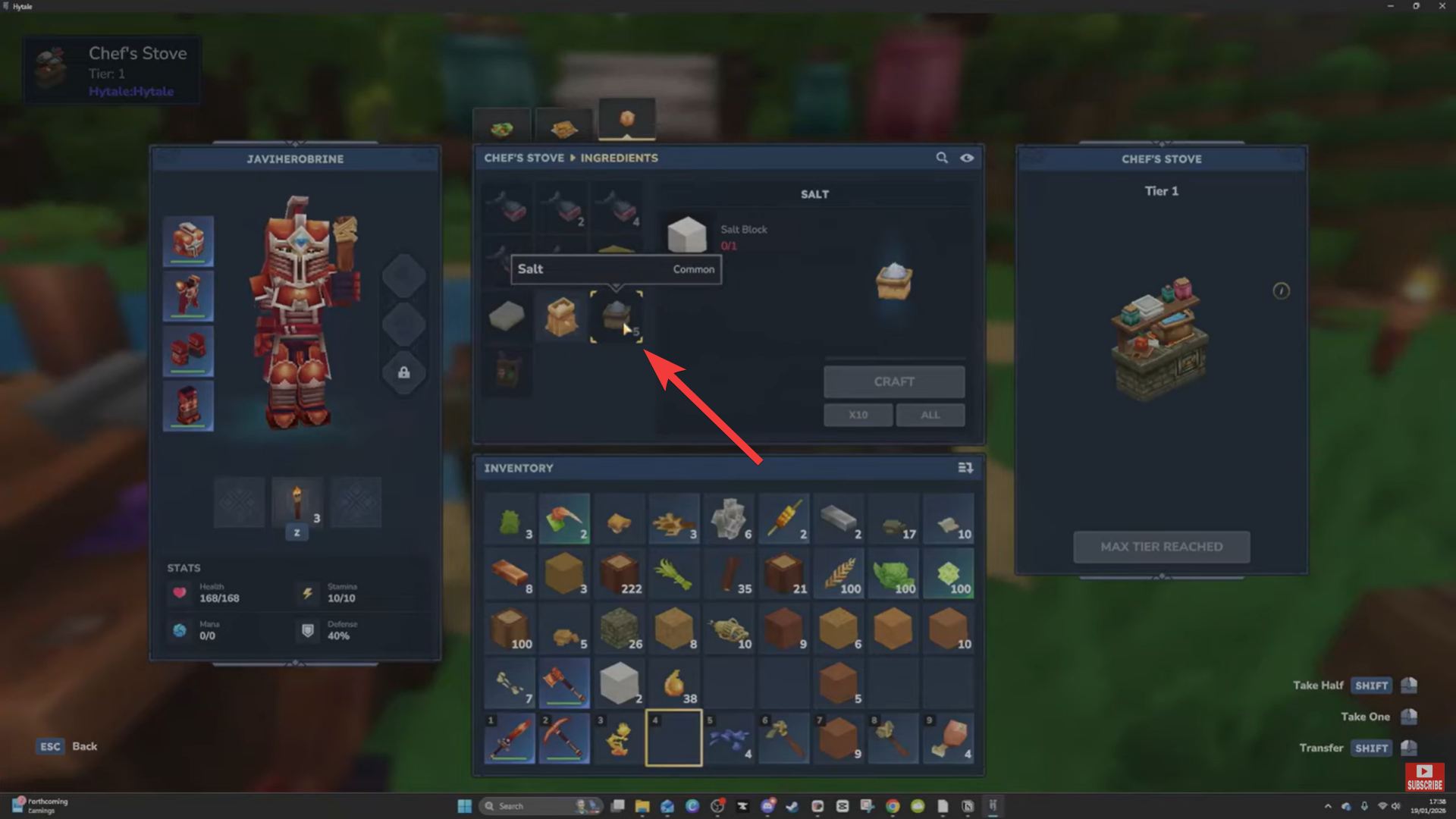
Task: Select the Salt ingredient in the recipe list
Action: click(617, 317)
